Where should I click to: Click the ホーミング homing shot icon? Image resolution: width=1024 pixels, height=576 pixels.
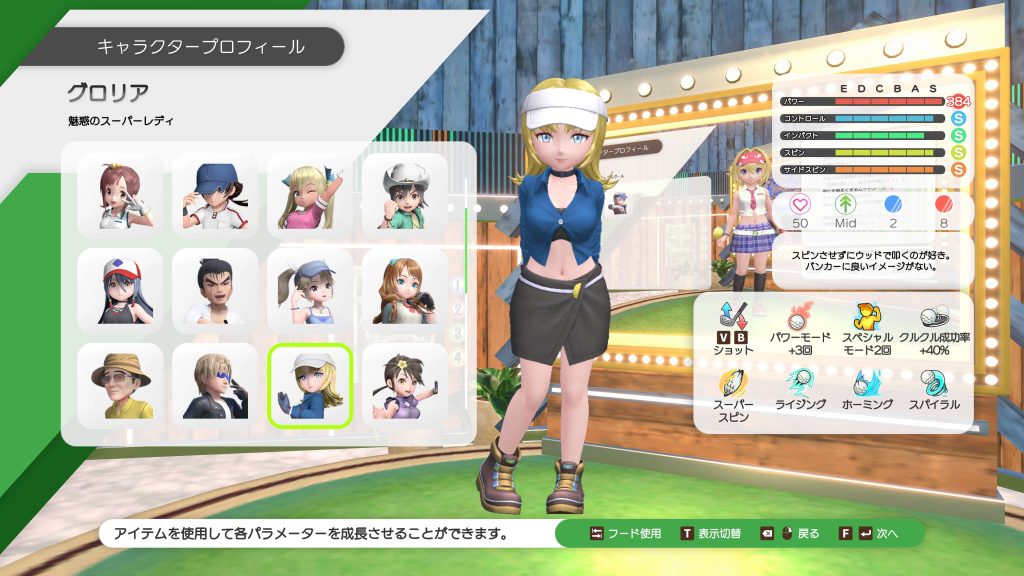click(x=866, y=390)
